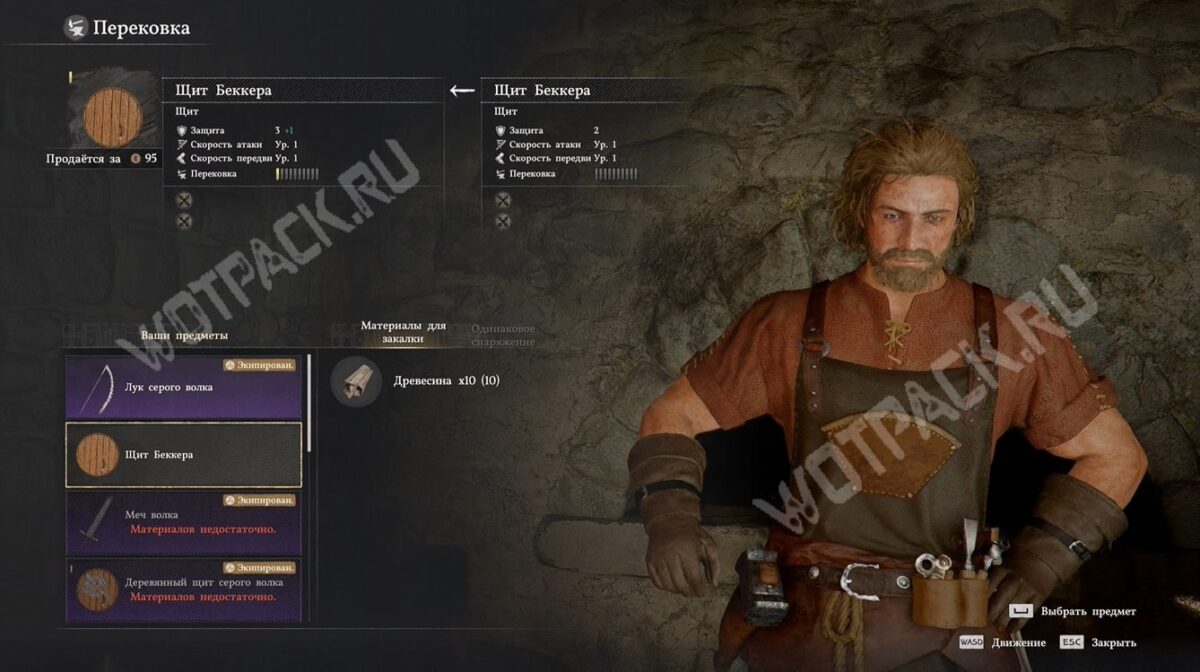
Task: Switch to the Ваши предметы tab
Action: click(184, 335)
